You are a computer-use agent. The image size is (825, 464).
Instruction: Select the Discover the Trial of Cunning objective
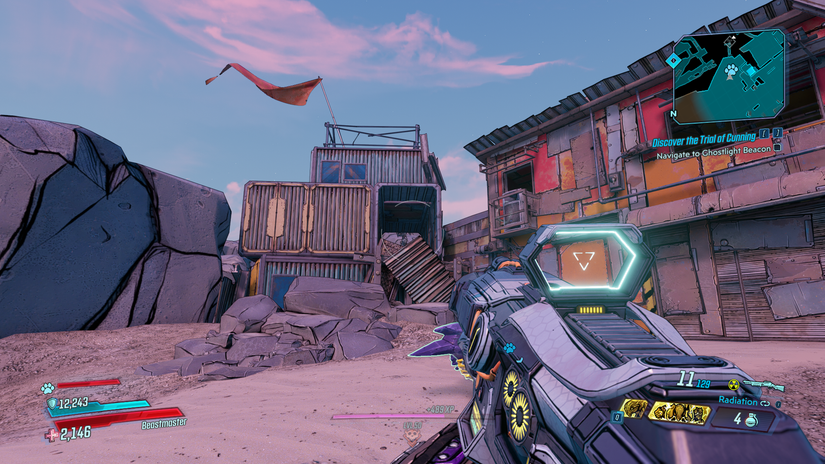[x=704, y=143]
